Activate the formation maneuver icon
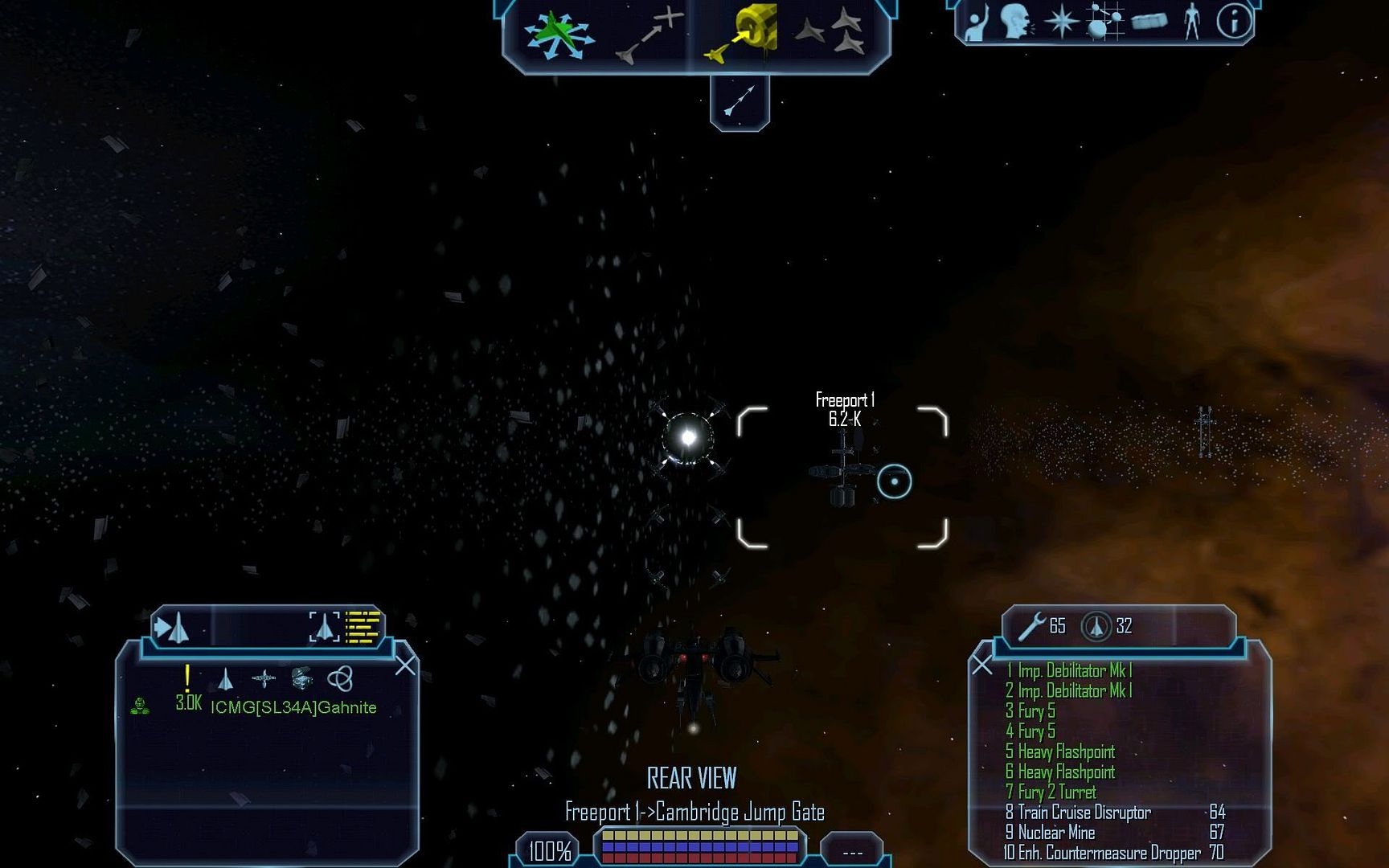 tap(830, 34)
